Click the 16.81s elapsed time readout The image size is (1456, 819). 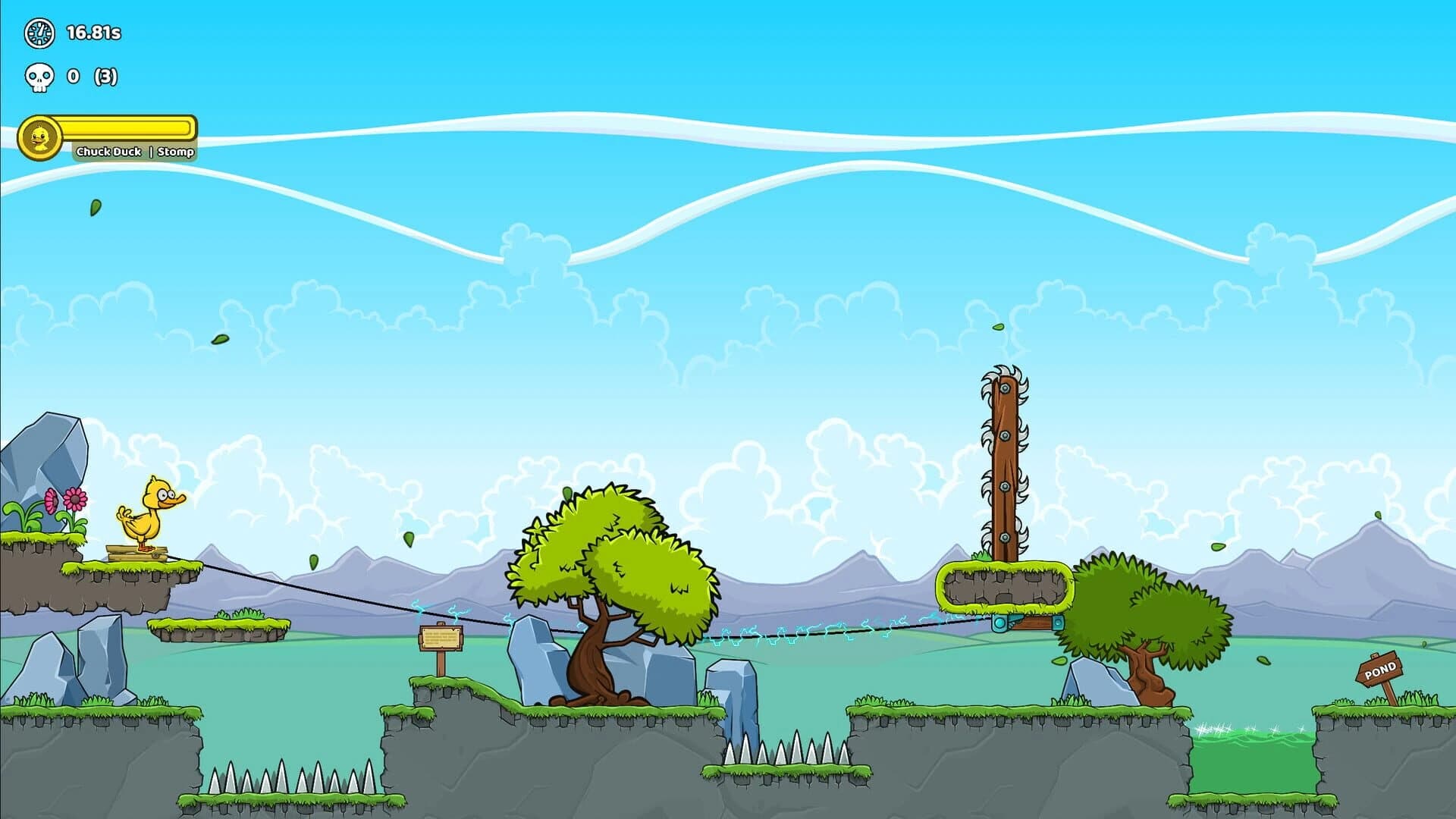pos(94,33)
